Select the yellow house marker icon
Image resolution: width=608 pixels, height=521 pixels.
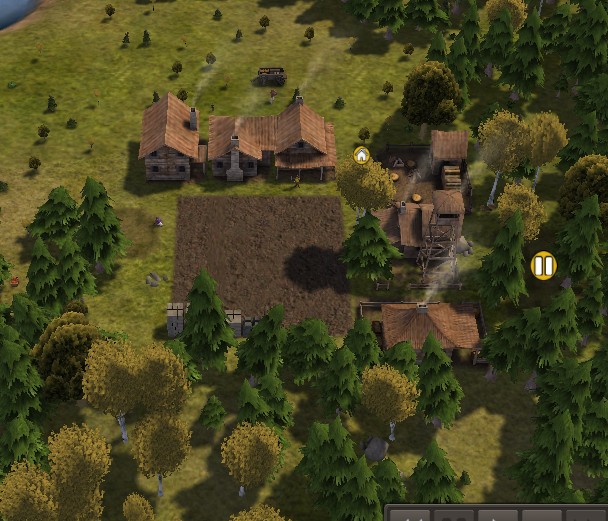click(x=361, y=155)
